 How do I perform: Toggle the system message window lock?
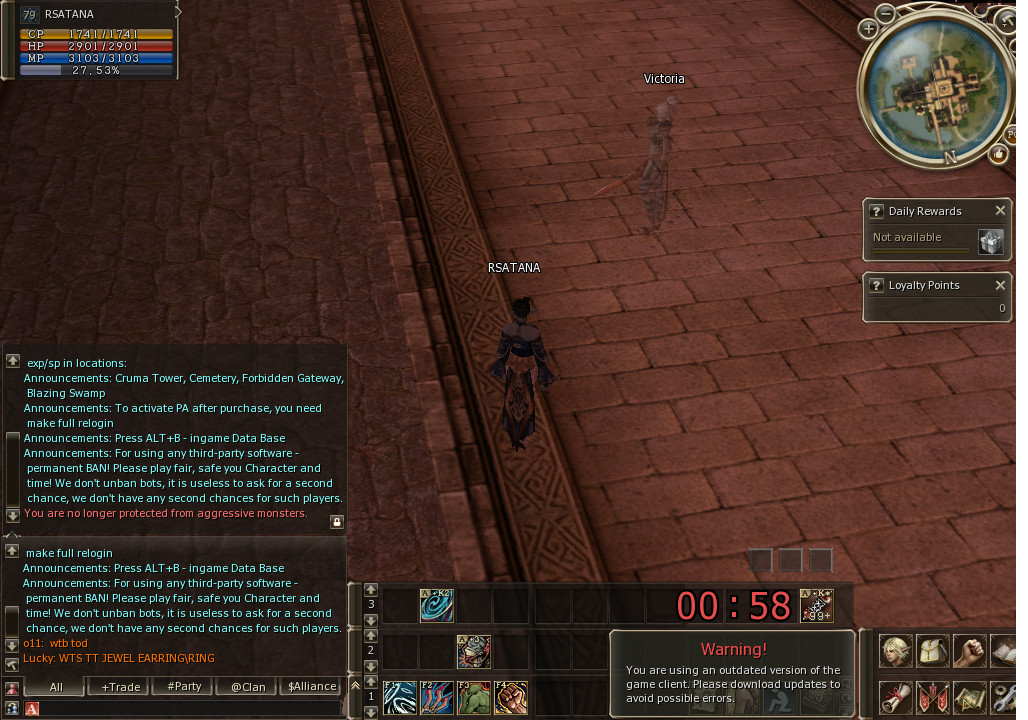click(337, 521)
